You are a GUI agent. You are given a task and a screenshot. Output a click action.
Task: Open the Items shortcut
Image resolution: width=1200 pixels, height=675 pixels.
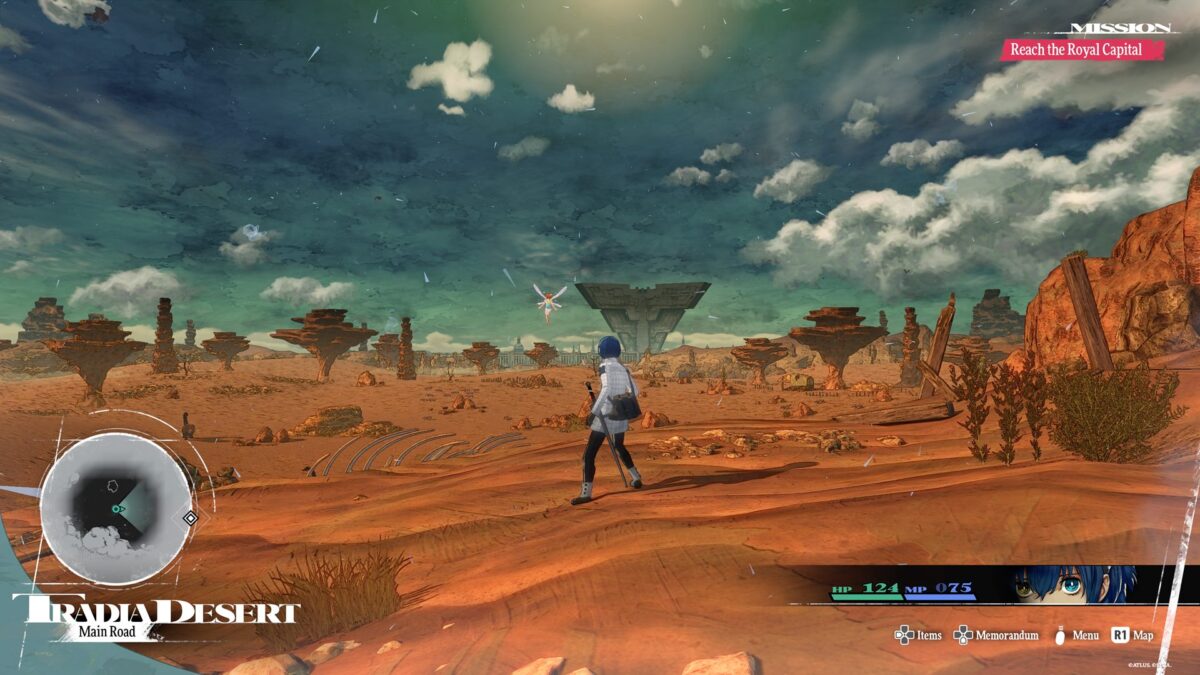pyautogui.click(x=918, y=635)
